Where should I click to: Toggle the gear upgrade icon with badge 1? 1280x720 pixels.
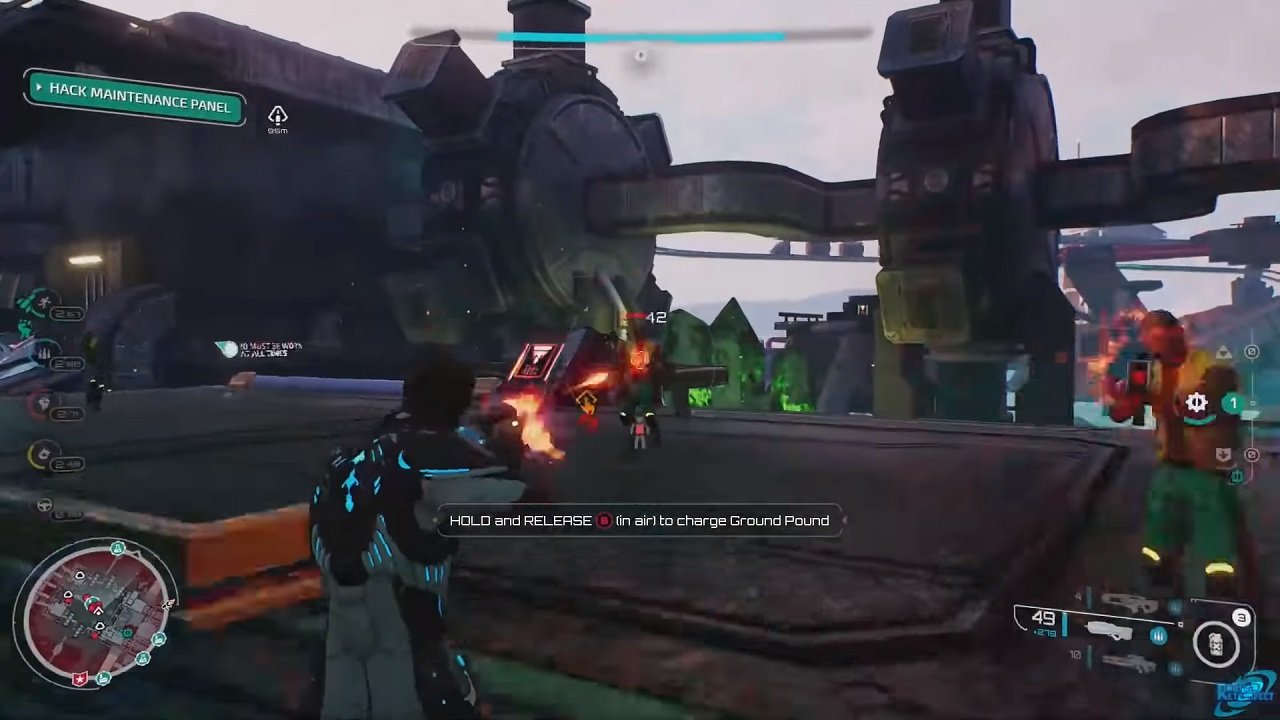tap(1197, 403)
